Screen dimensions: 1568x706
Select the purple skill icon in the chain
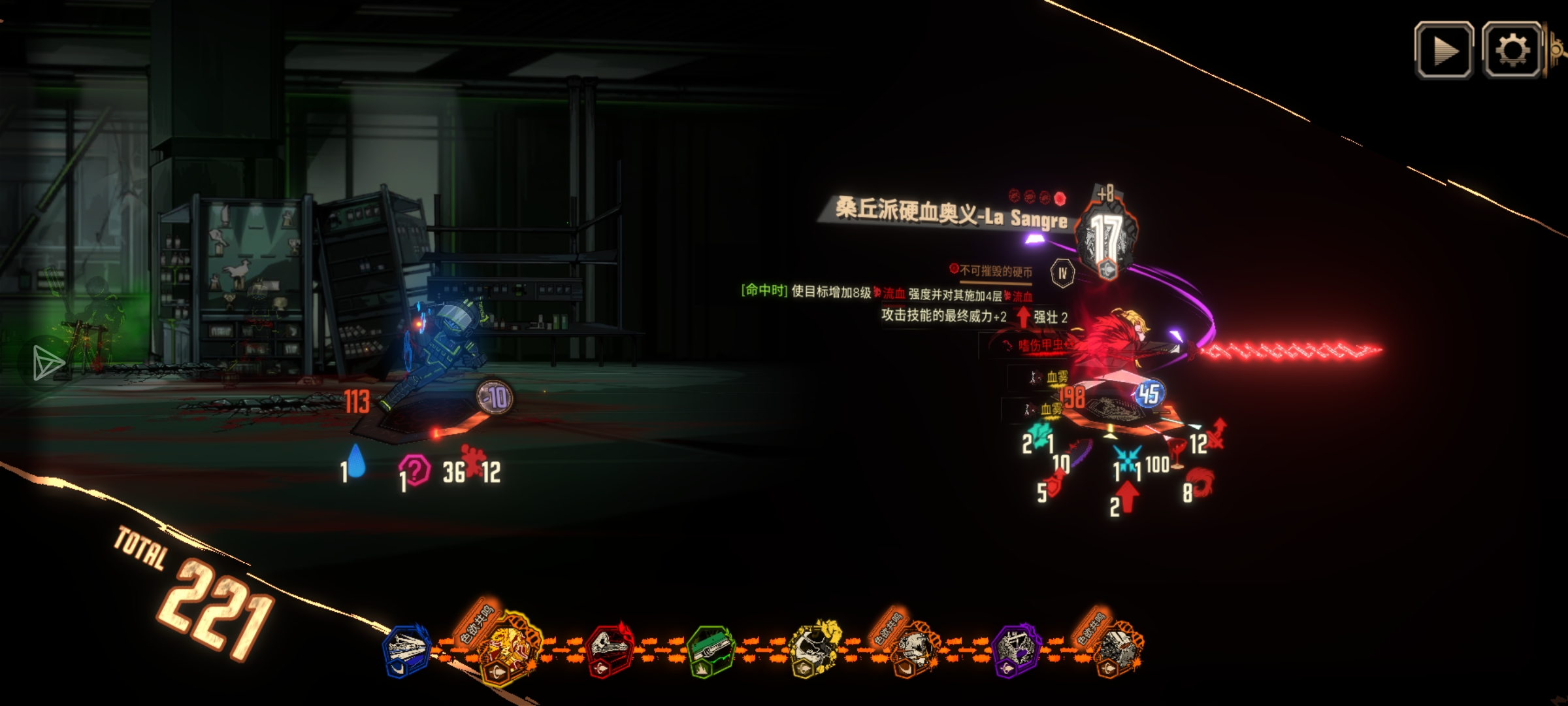click(1015, 650)
